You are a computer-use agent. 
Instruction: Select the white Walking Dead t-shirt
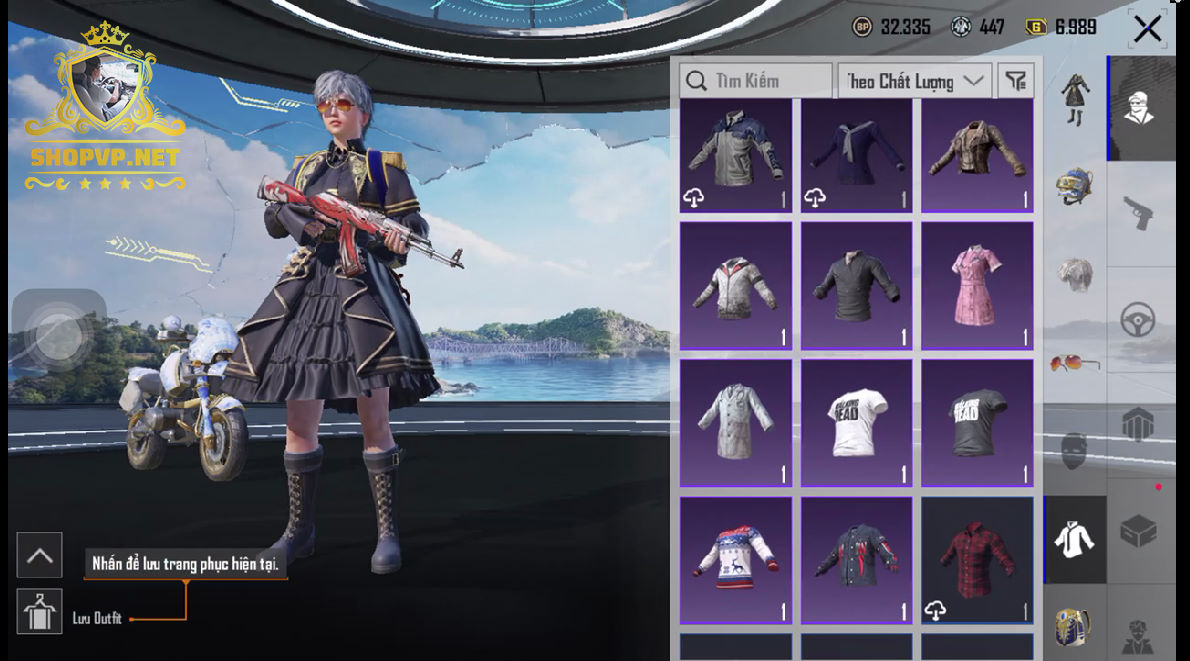856,423
